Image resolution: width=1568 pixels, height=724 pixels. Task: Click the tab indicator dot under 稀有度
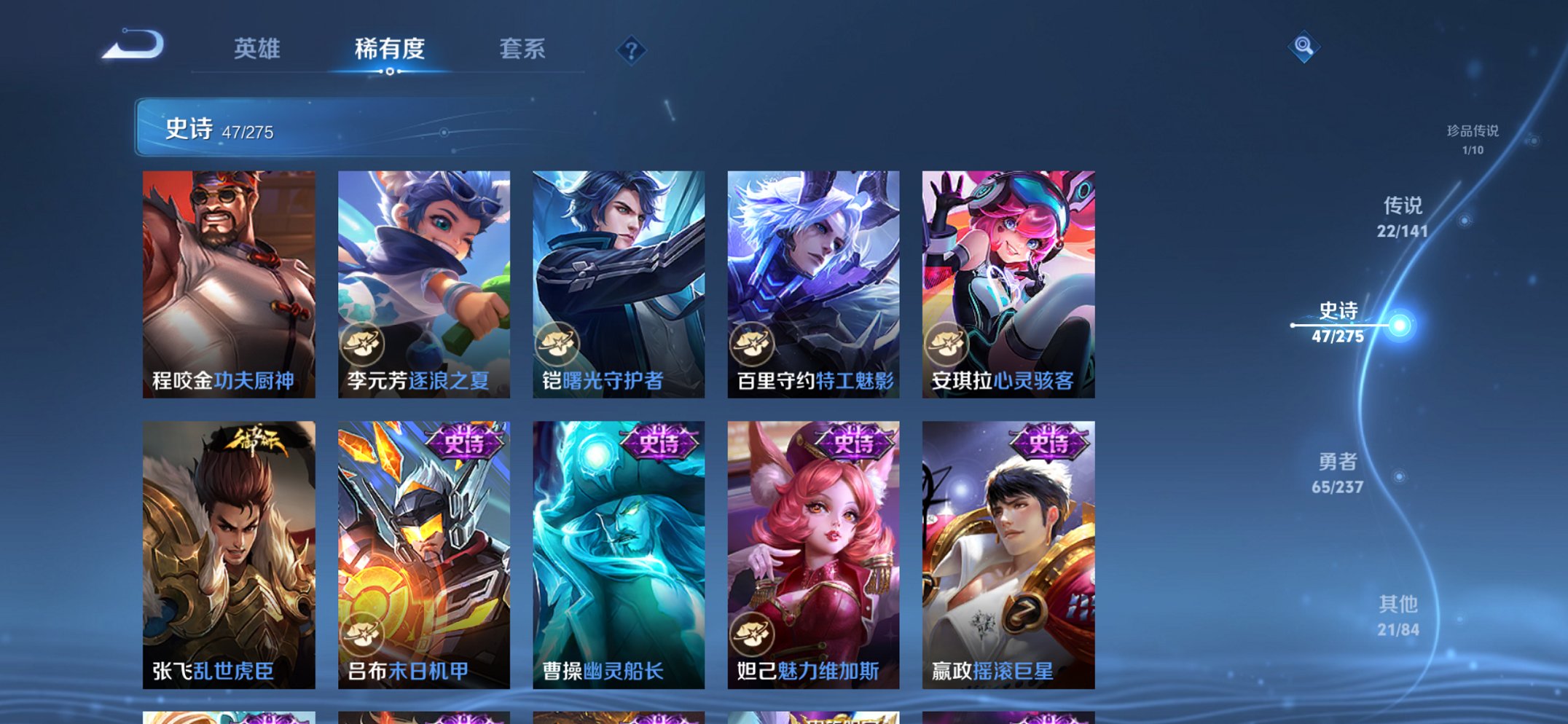coord(389,73)
